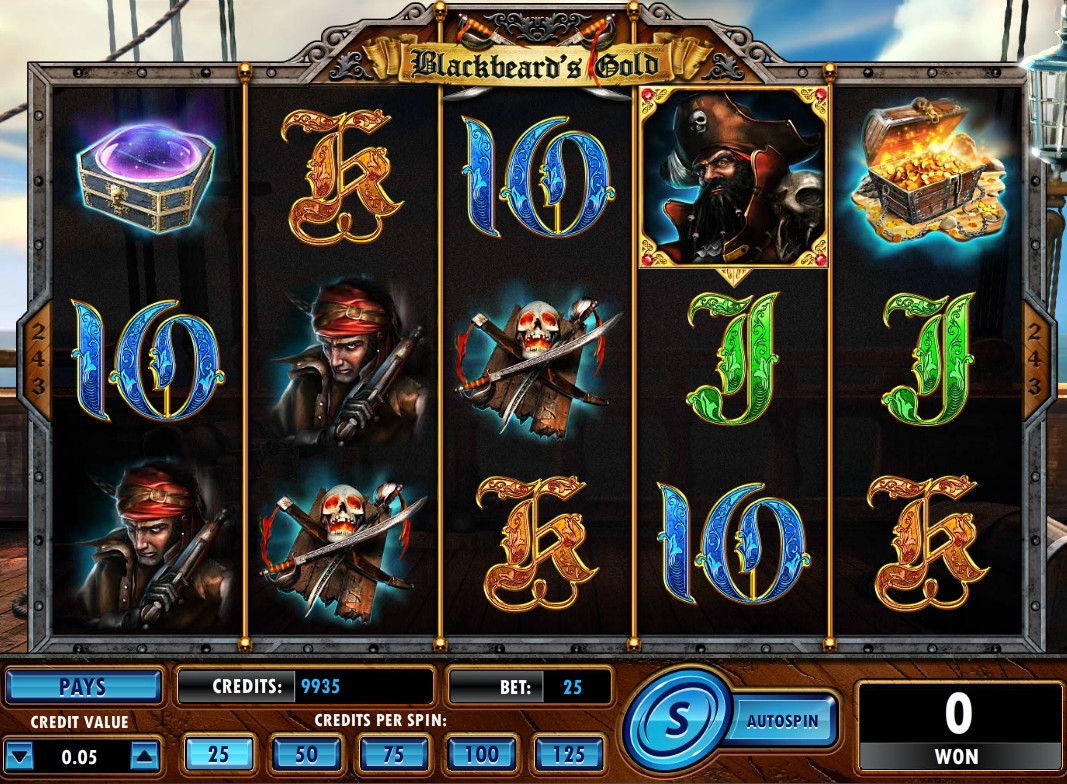Set the bet to 75 credits per spin
Viewport: 1067px width, 784px height.
click(394, 754)
